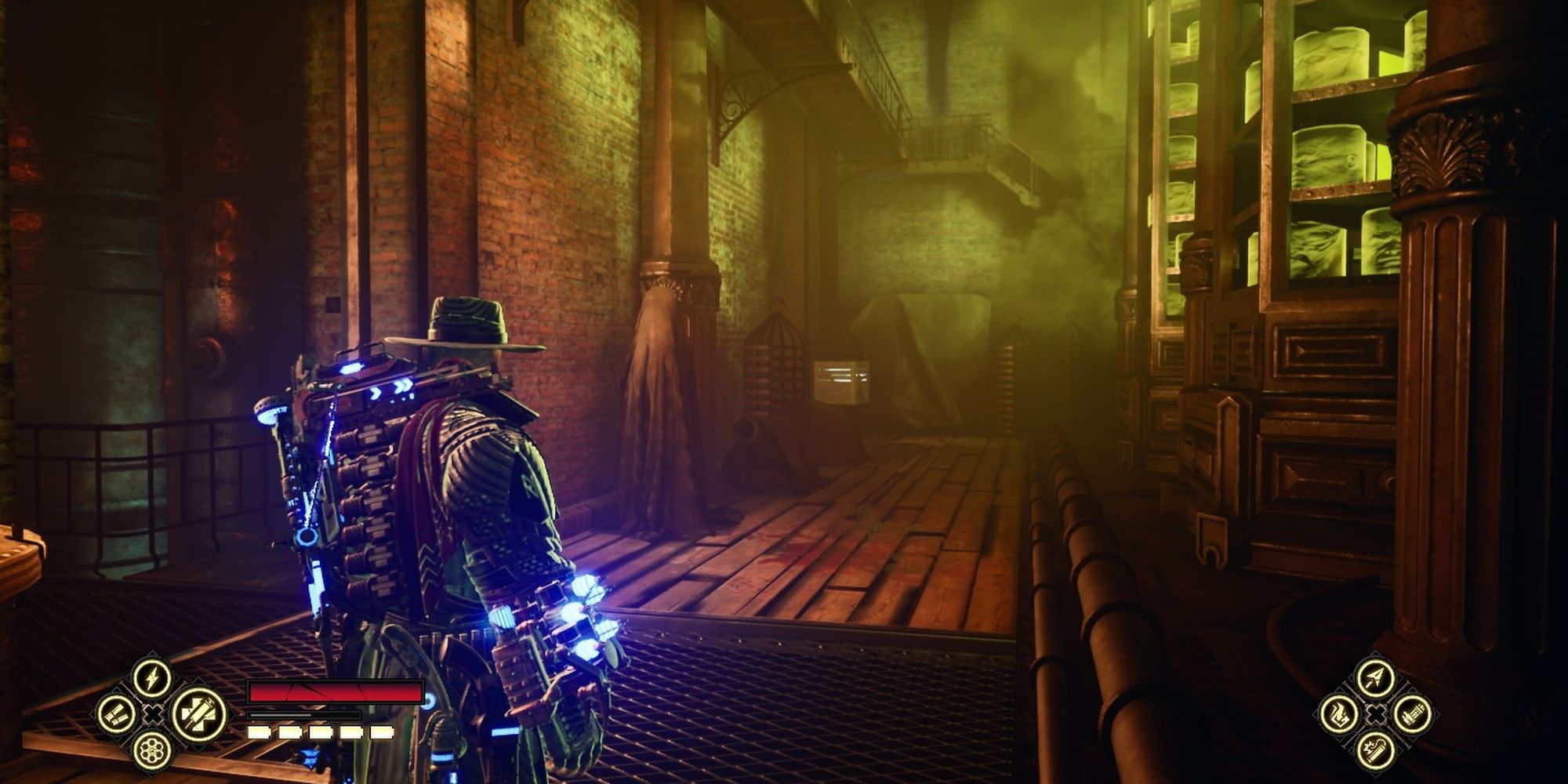1568x784 pixels.
Task: Activate the lightning bolt ability icon
Action: pyautogui.click(x=153, y=677)
